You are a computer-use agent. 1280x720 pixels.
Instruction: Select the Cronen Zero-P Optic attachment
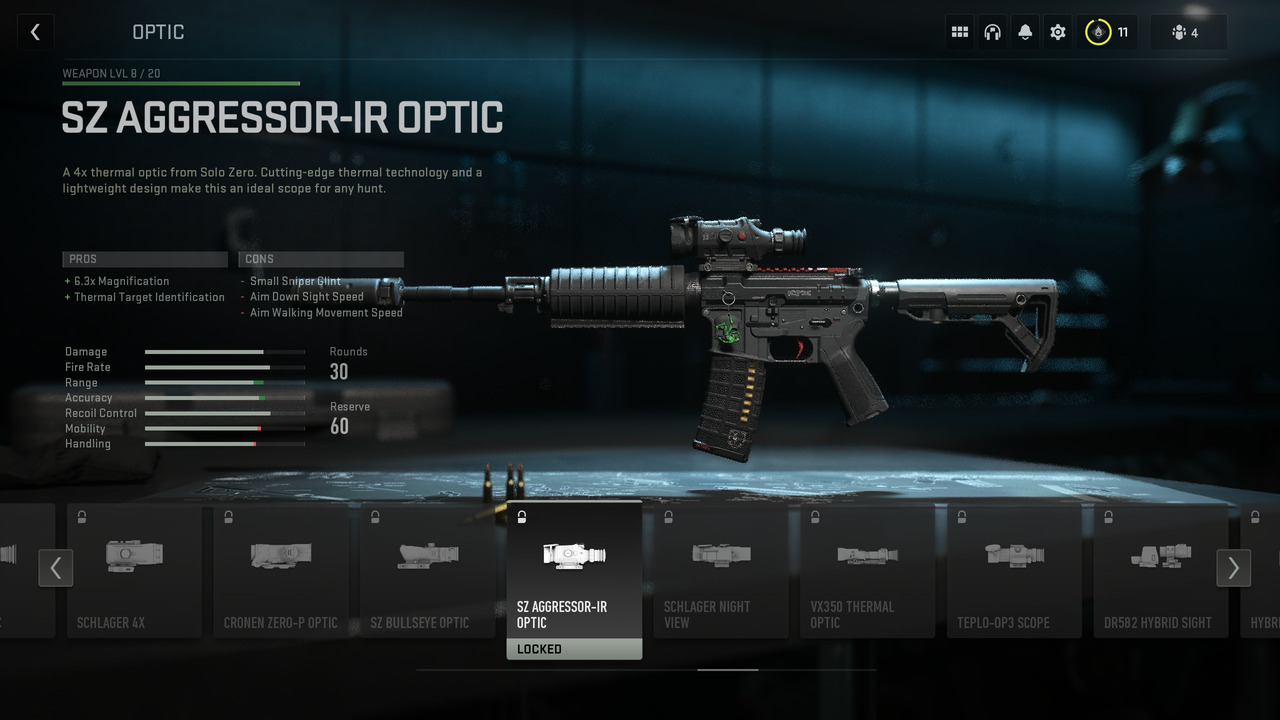click(x=281, y=570)
